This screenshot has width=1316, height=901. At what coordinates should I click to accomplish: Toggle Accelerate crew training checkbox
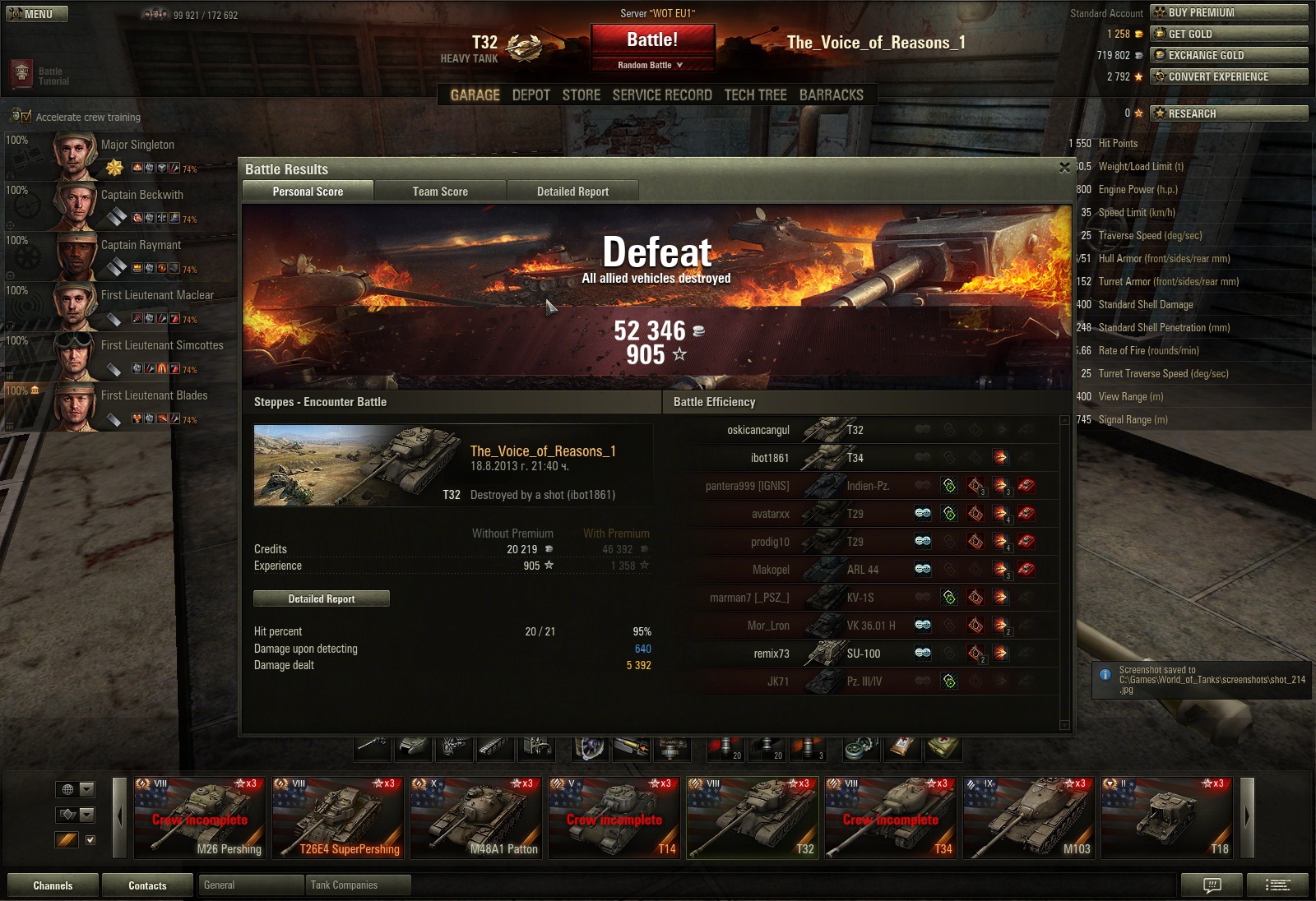(x=26, y=117)
